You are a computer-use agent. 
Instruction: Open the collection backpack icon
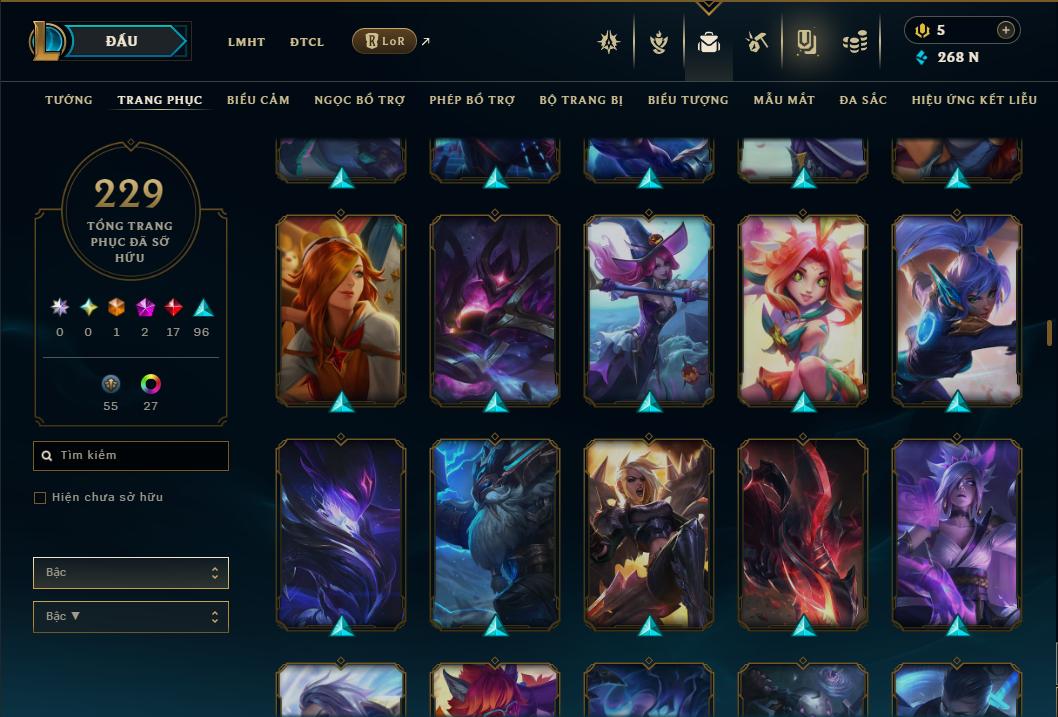[709, 42]
